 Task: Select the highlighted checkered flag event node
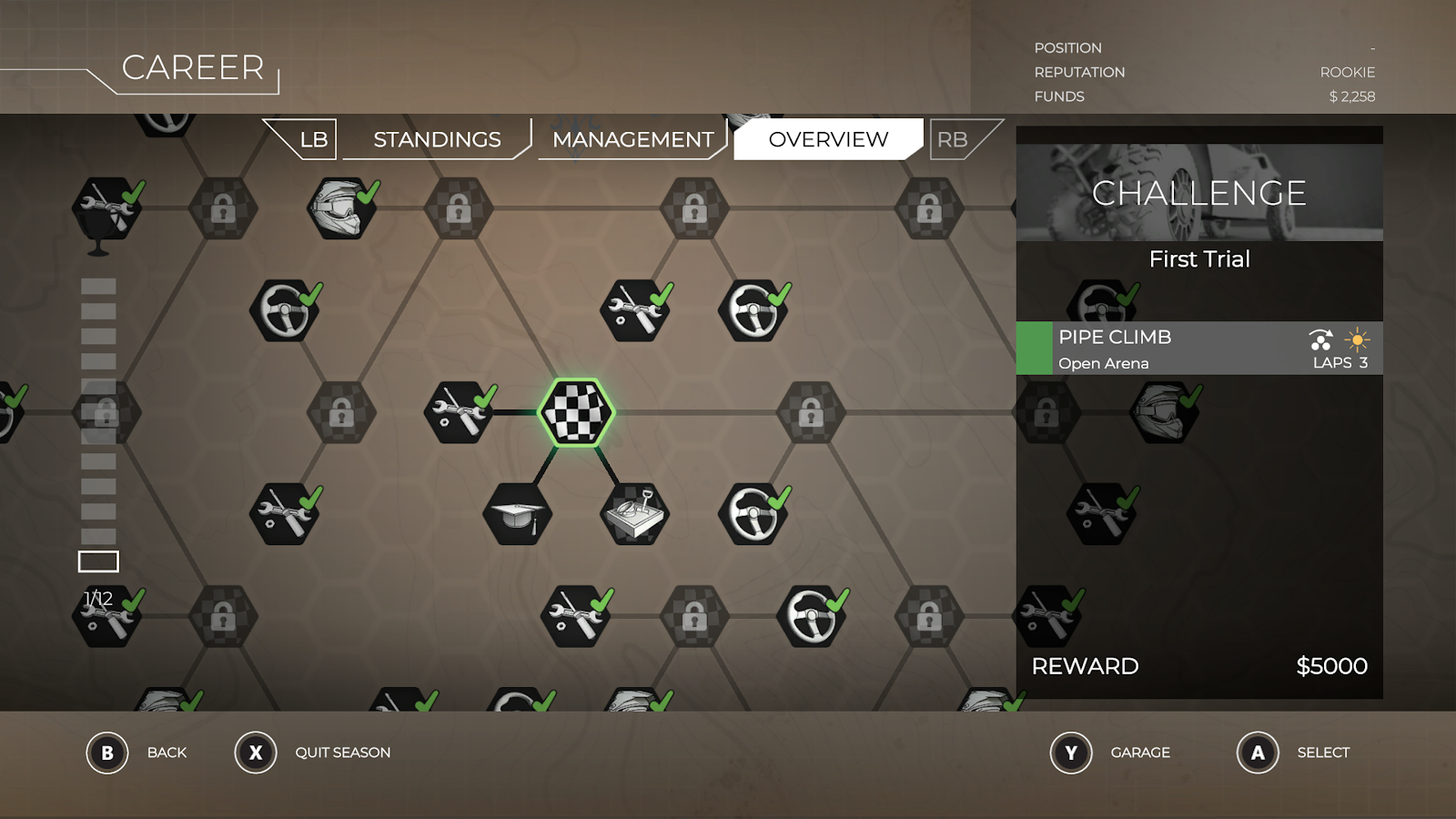pyautogui.click(x=577, y=412)
